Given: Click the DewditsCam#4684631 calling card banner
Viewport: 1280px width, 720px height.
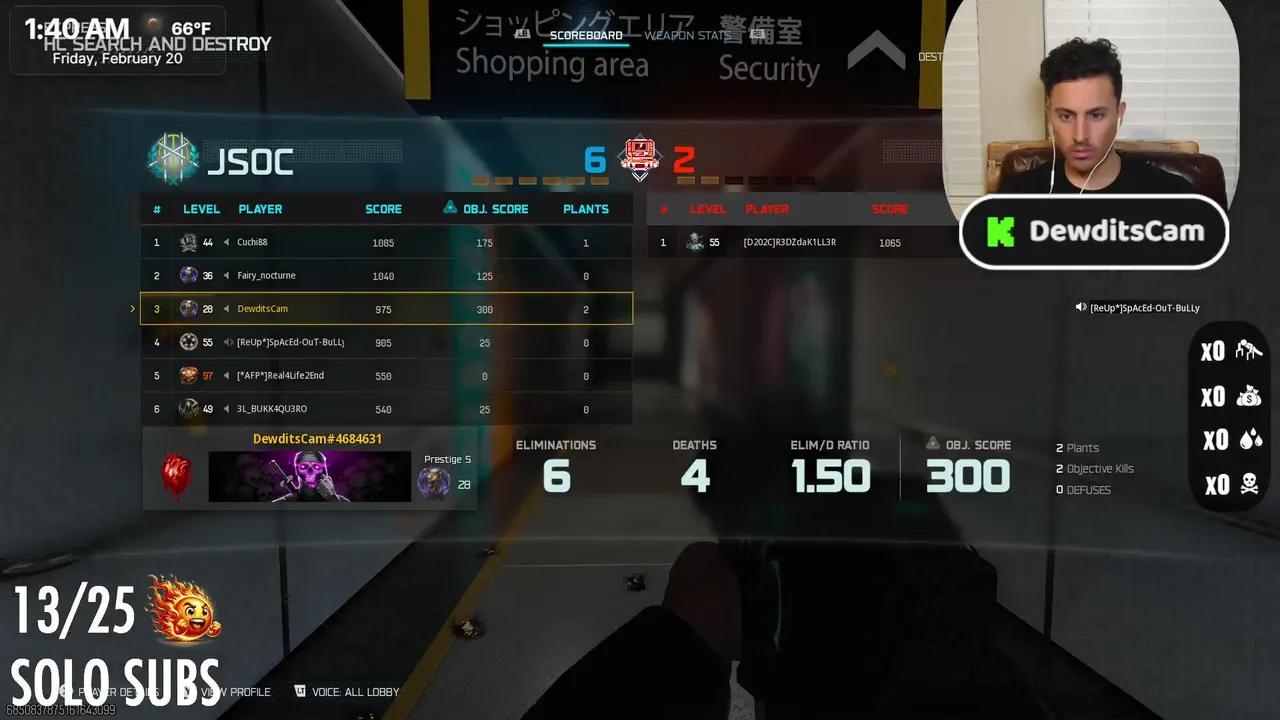Looking at the screenshot, I should tap(310, 475).
